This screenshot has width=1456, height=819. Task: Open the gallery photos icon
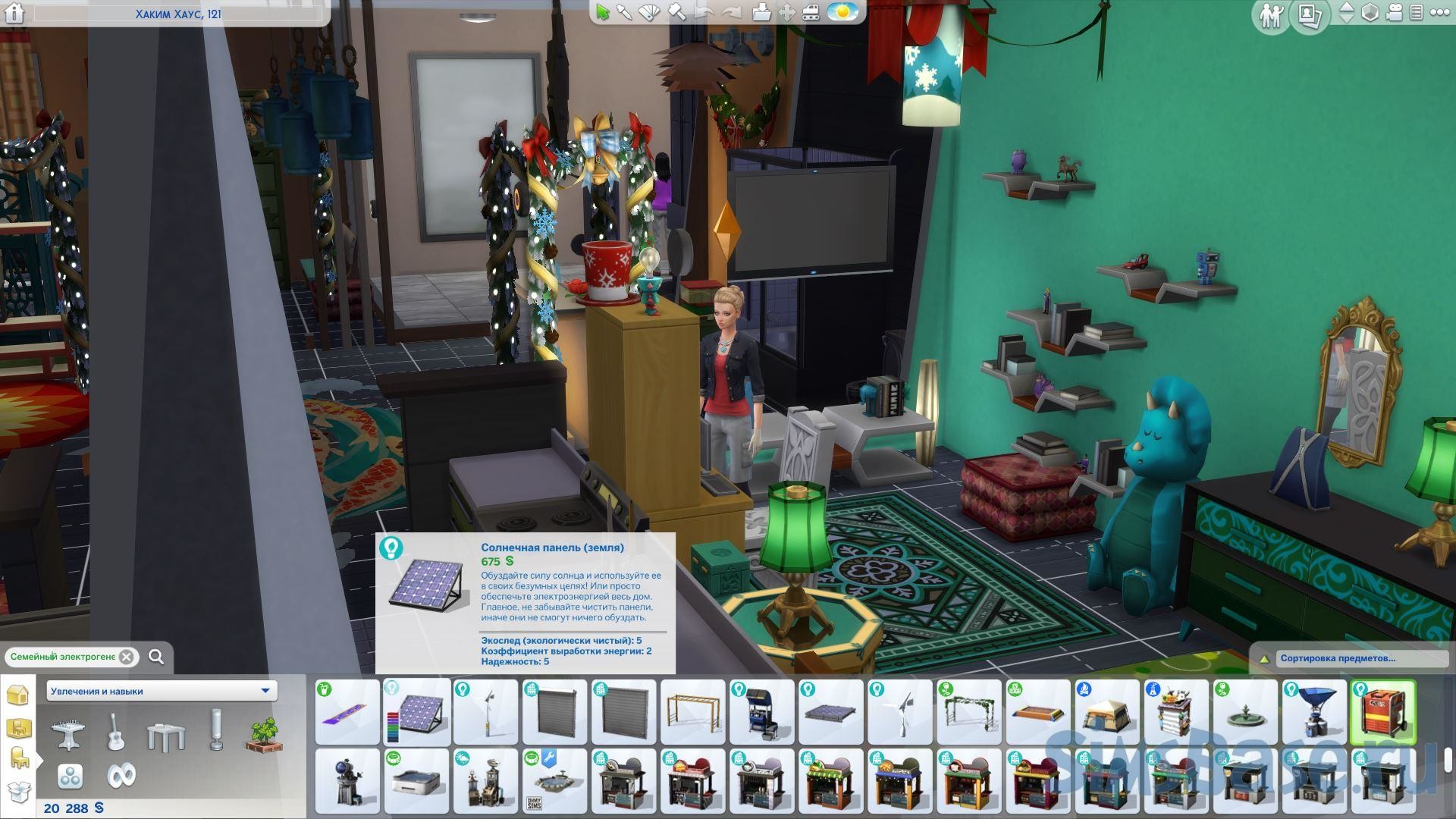tap(1309, 14)
